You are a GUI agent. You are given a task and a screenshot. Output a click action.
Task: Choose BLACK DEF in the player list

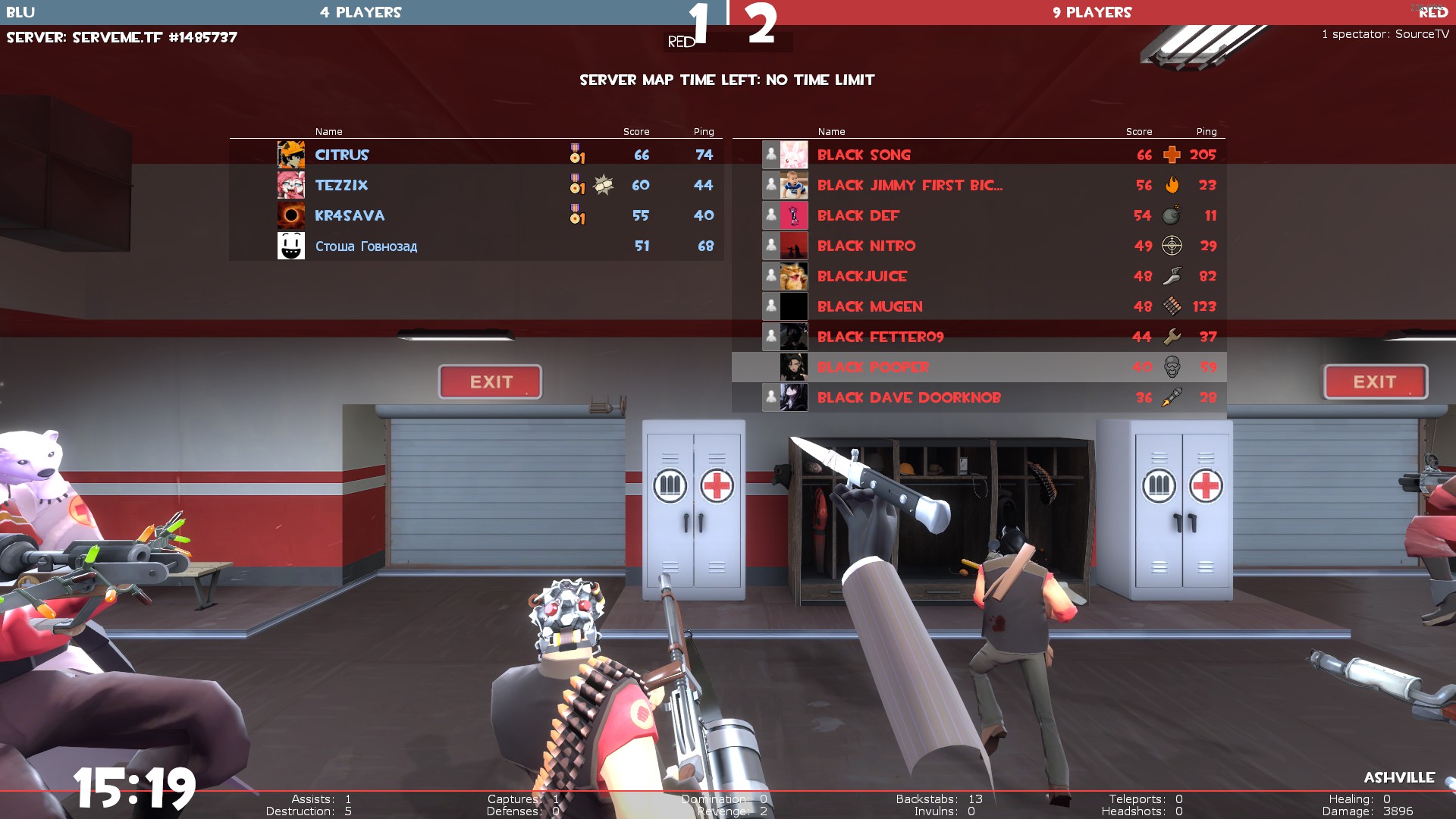[x=858, y=215]
